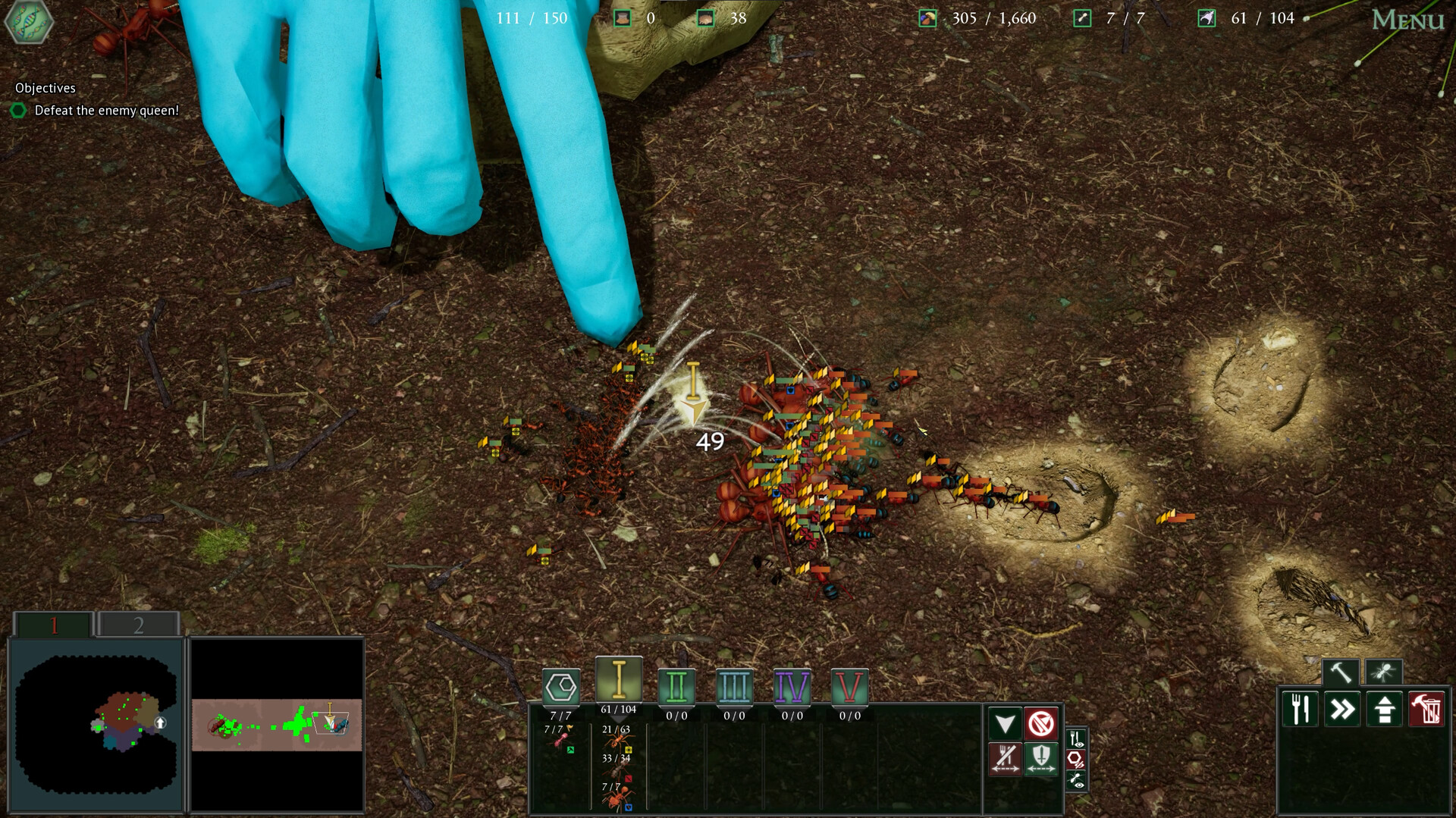Toggle the red no-attack behavior icon
Viewport: 1456px width, 818px height.
click(1041, 722)
